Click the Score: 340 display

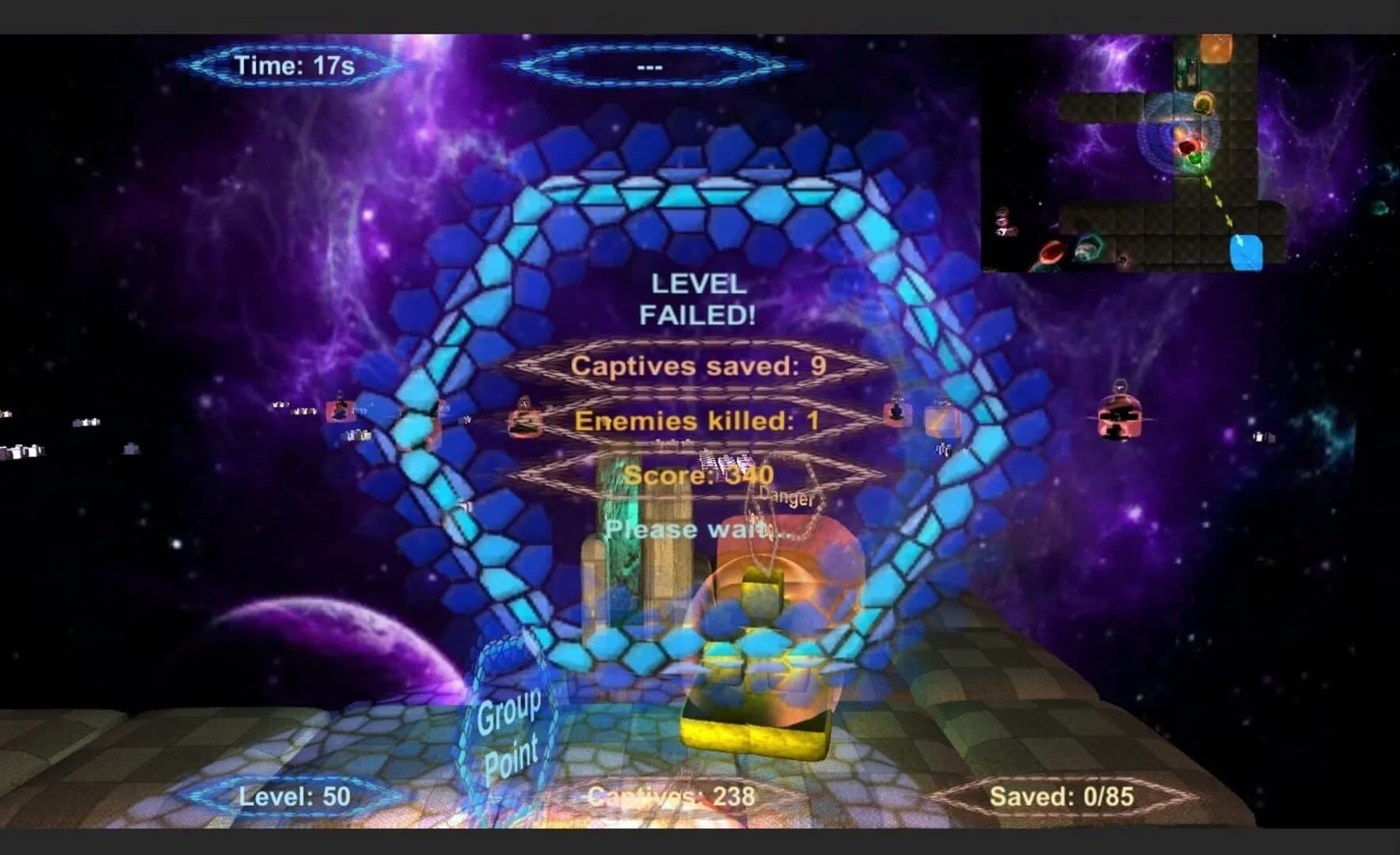click(x=700, y=475)
